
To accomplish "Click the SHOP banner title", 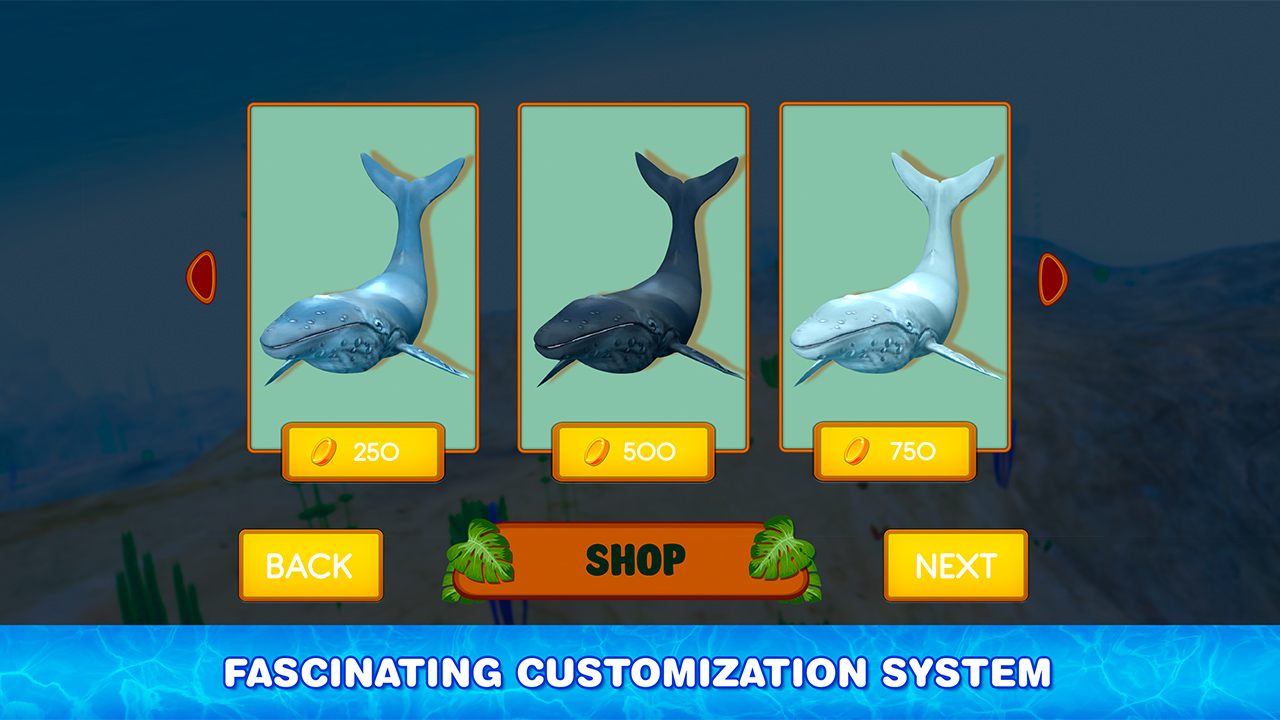I will [634, 559].
